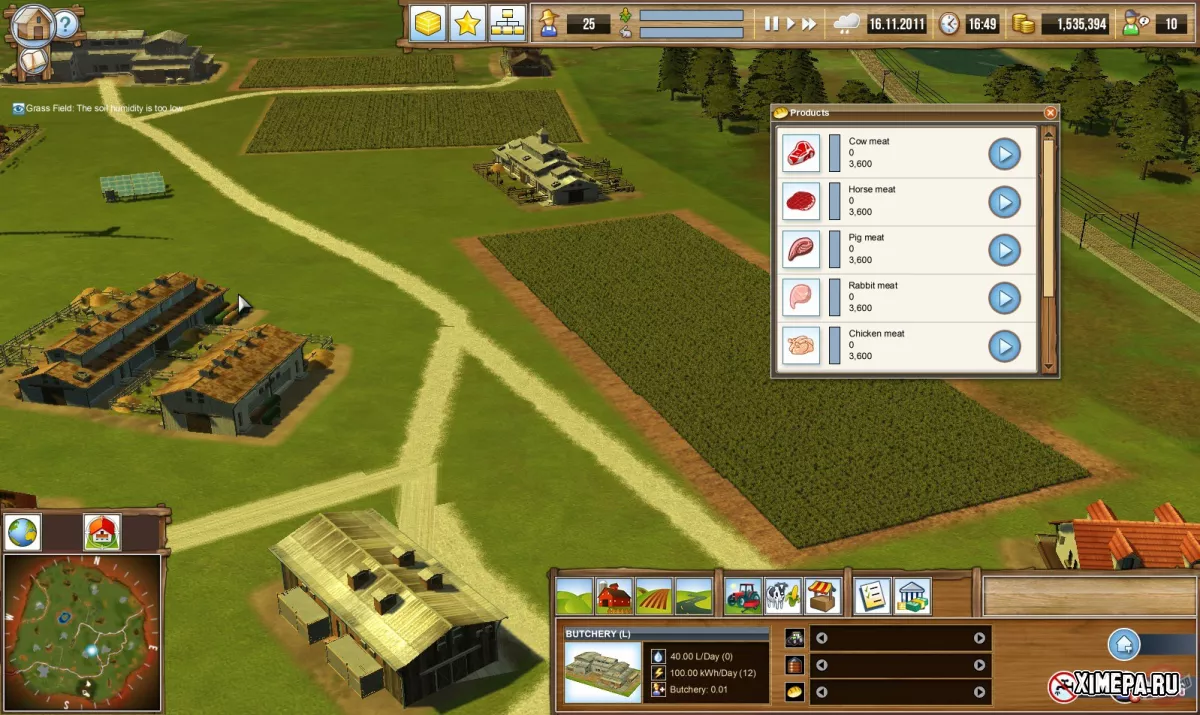The height and width of the screenshot is (715, 1200).
Task: Open the red tractor vehicles category
Action: coord(743,596)
